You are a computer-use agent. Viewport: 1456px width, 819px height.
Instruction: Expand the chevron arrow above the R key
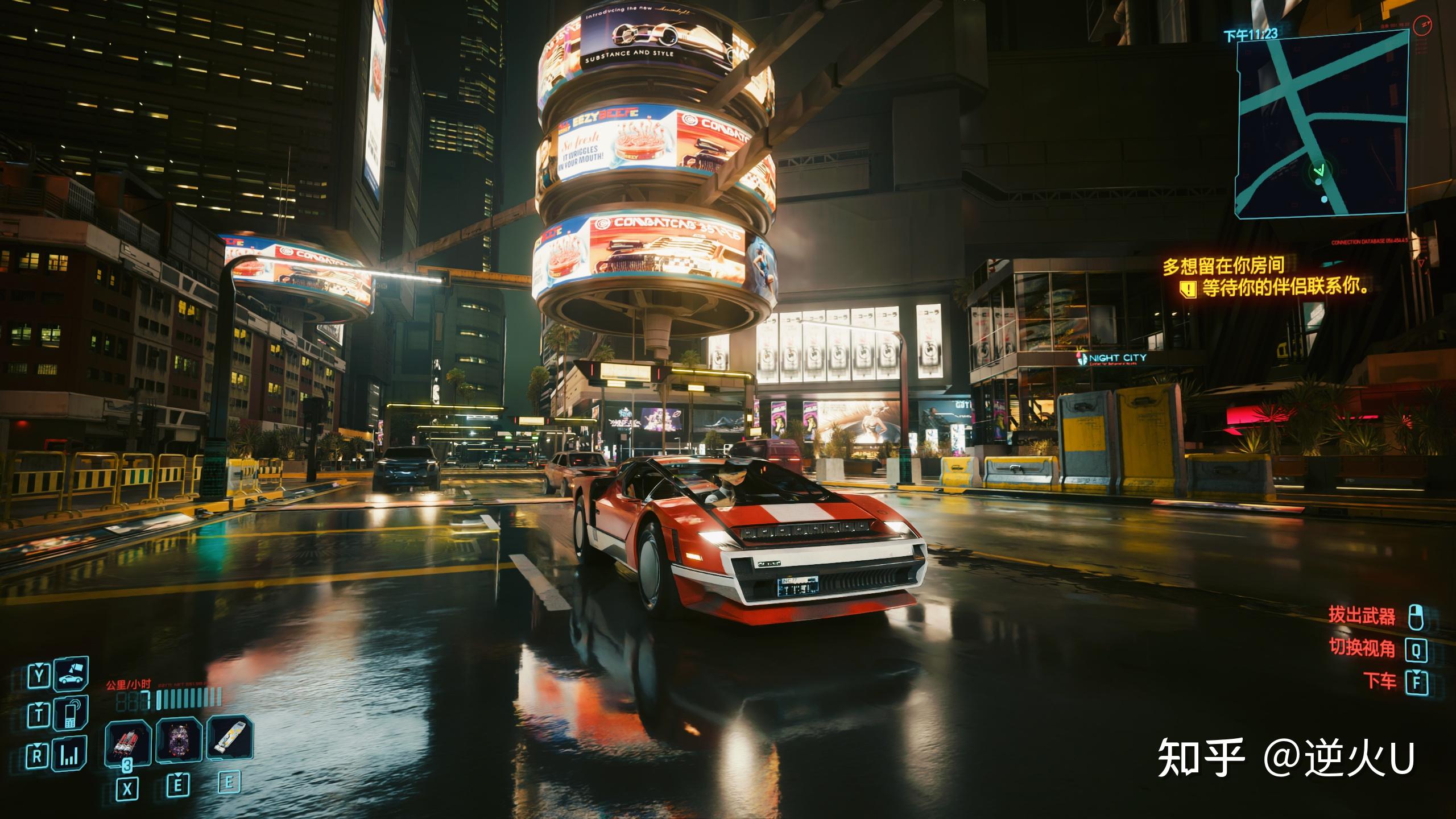point(38,746)
